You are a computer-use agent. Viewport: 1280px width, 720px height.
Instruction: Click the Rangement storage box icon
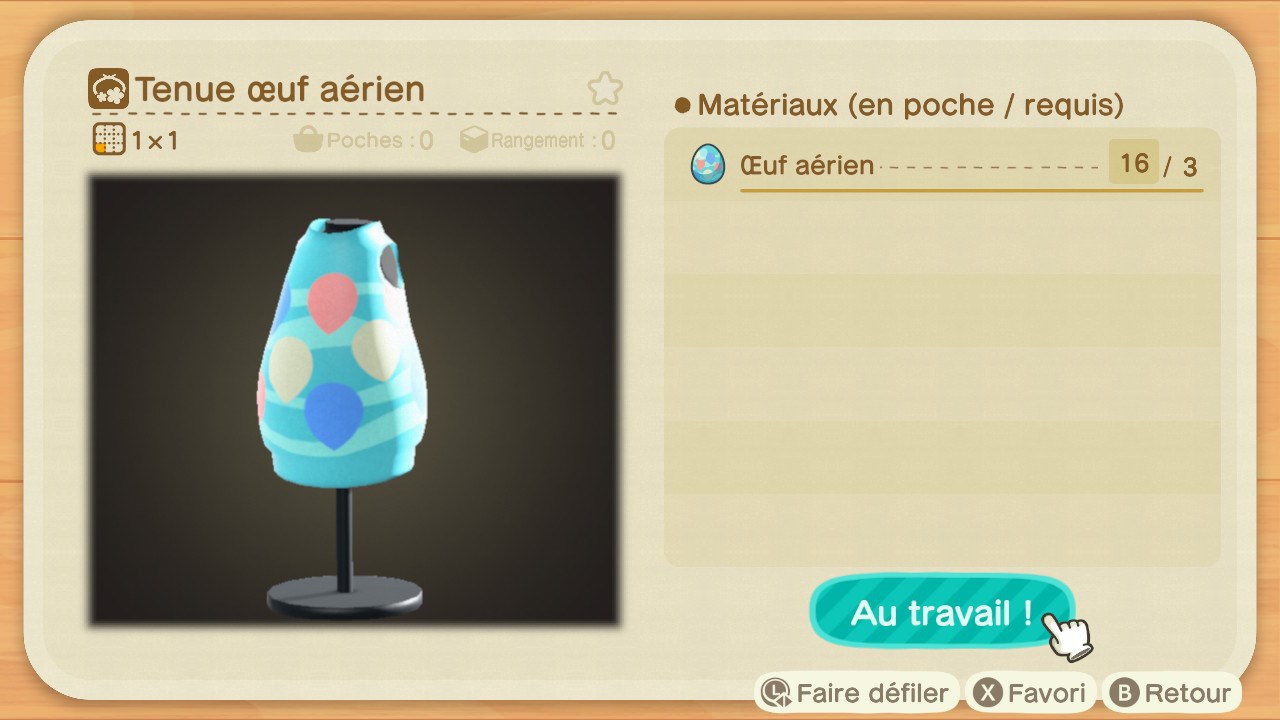(475, 139)
